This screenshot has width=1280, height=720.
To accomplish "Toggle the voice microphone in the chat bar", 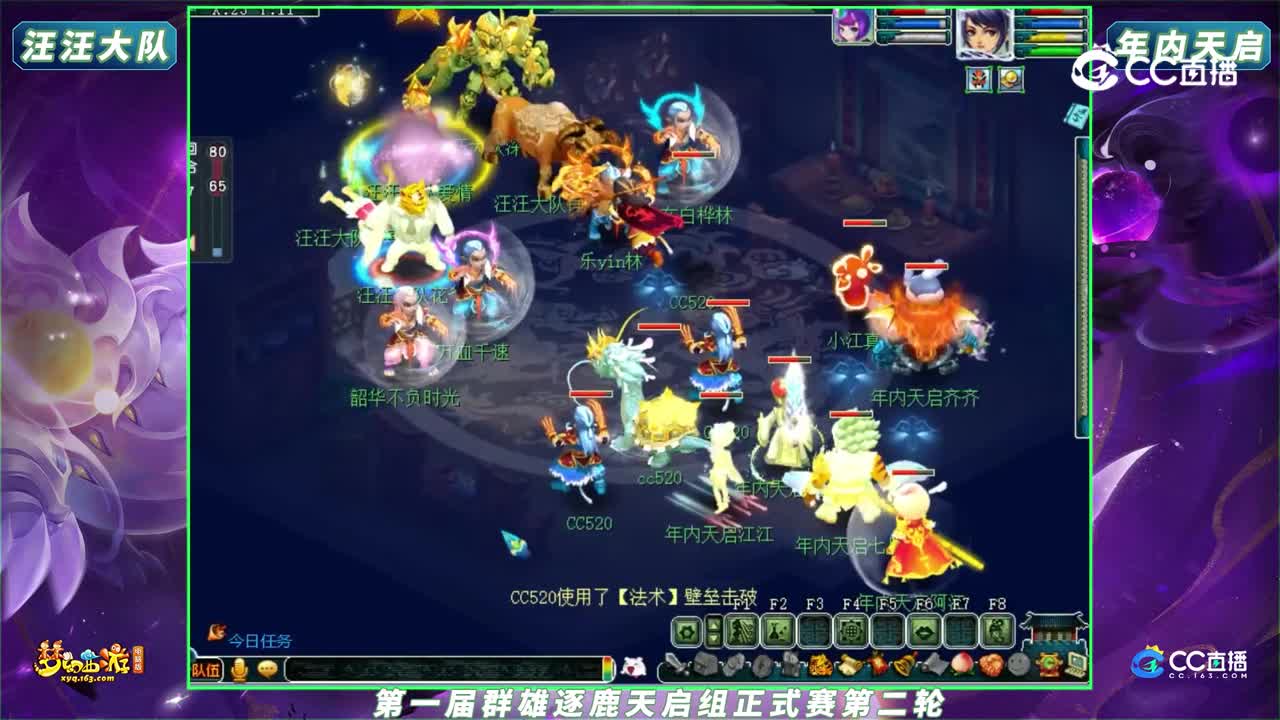I will tap(238, 668).
